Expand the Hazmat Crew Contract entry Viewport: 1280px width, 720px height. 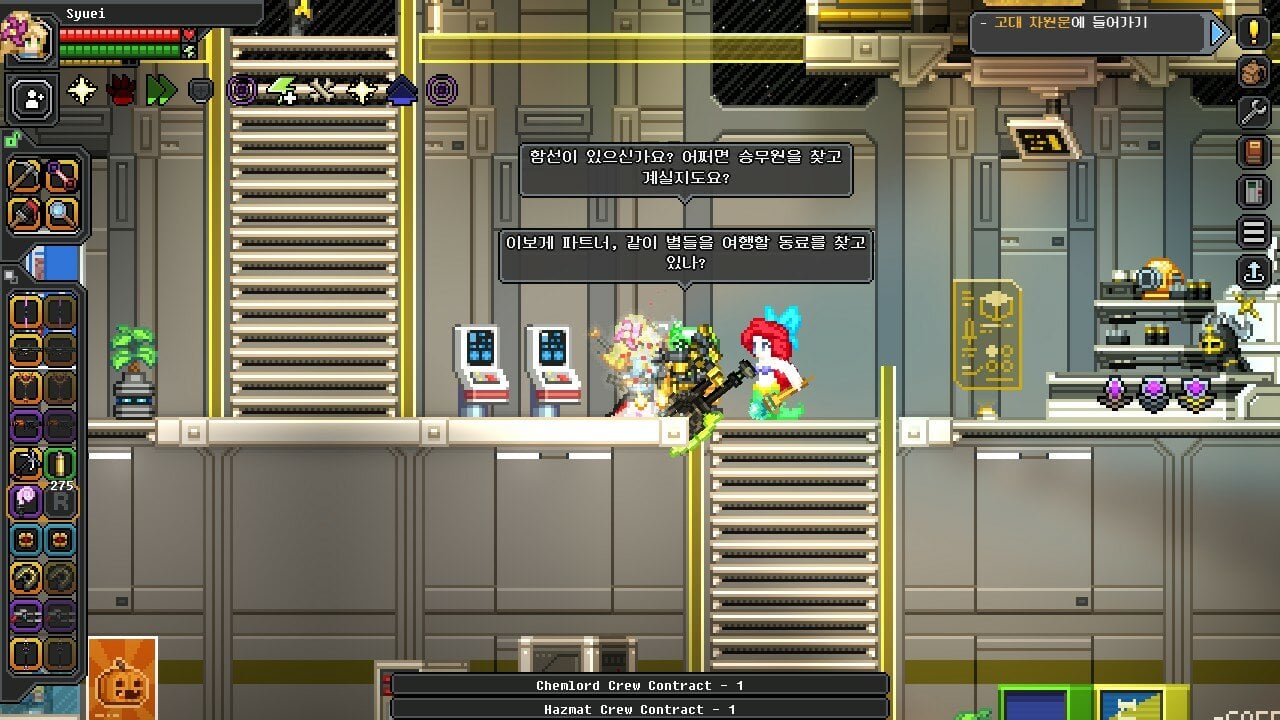(x=640, y=710)
